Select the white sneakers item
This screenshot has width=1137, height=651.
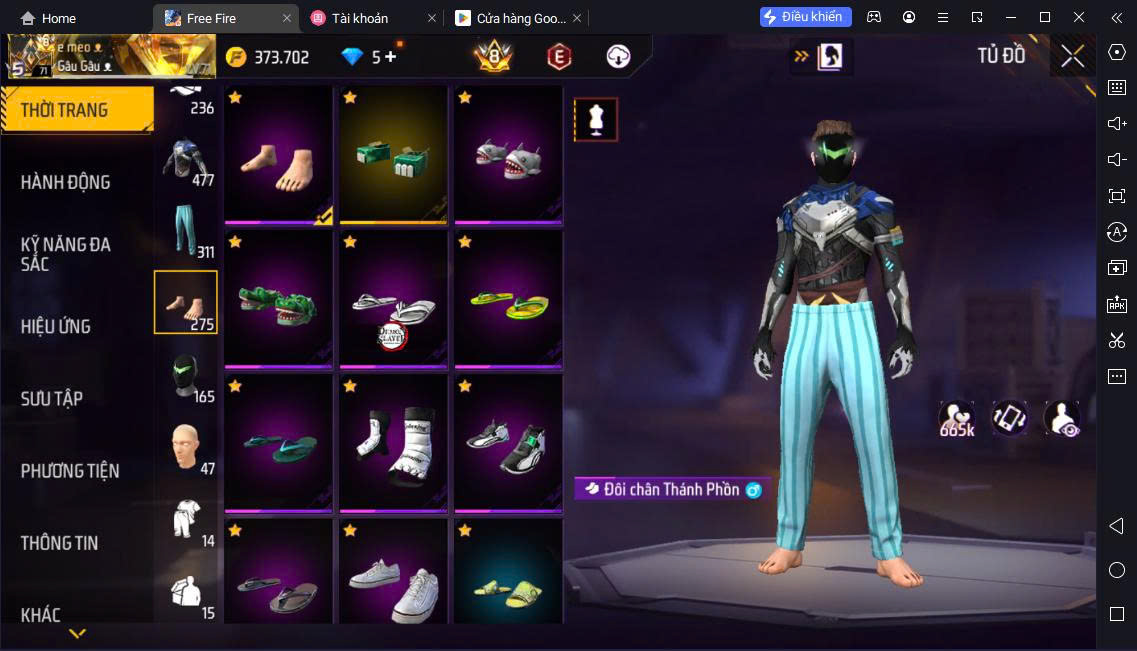[393, 585]
